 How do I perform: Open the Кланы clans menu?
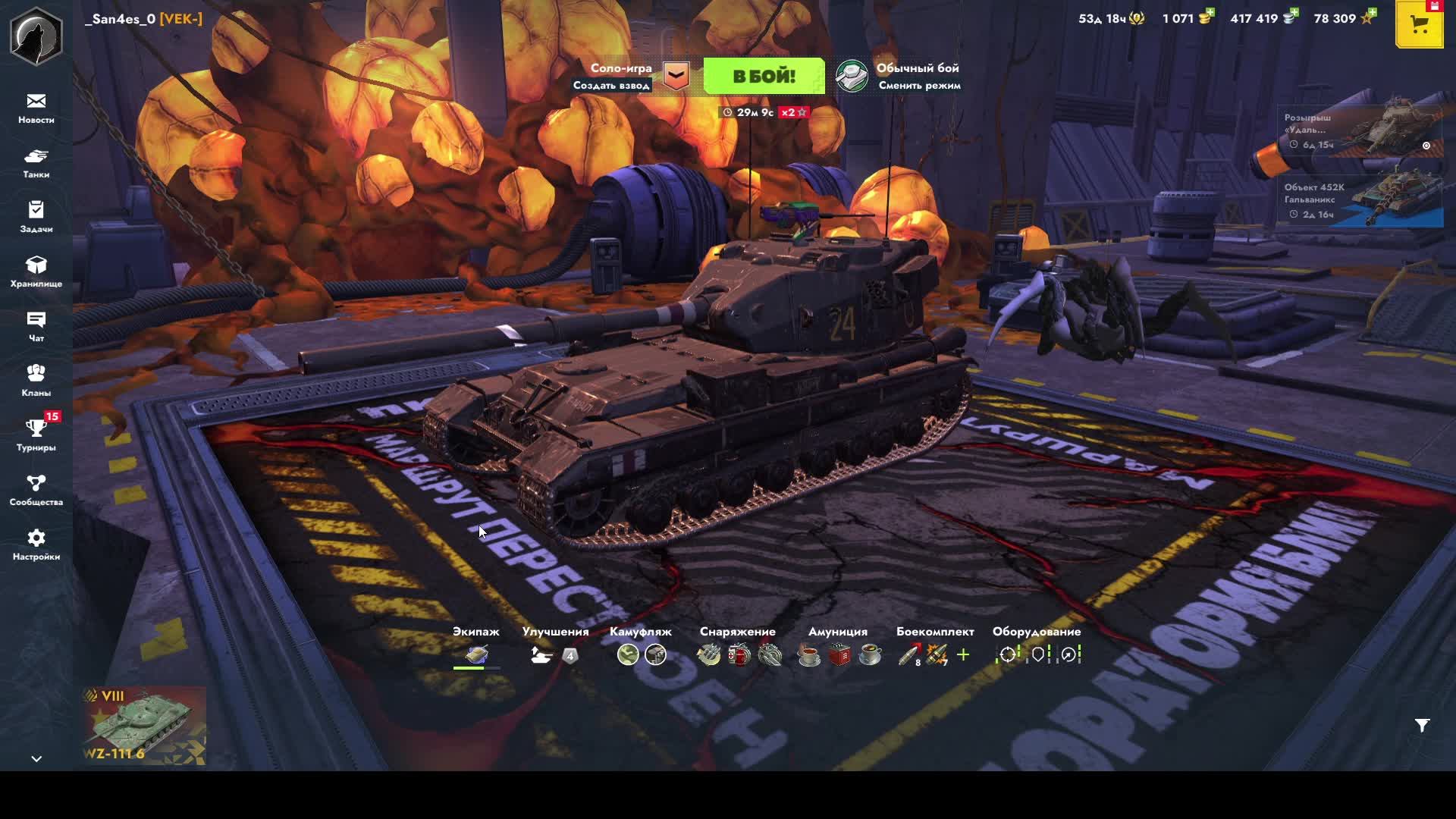click(36, 381)
